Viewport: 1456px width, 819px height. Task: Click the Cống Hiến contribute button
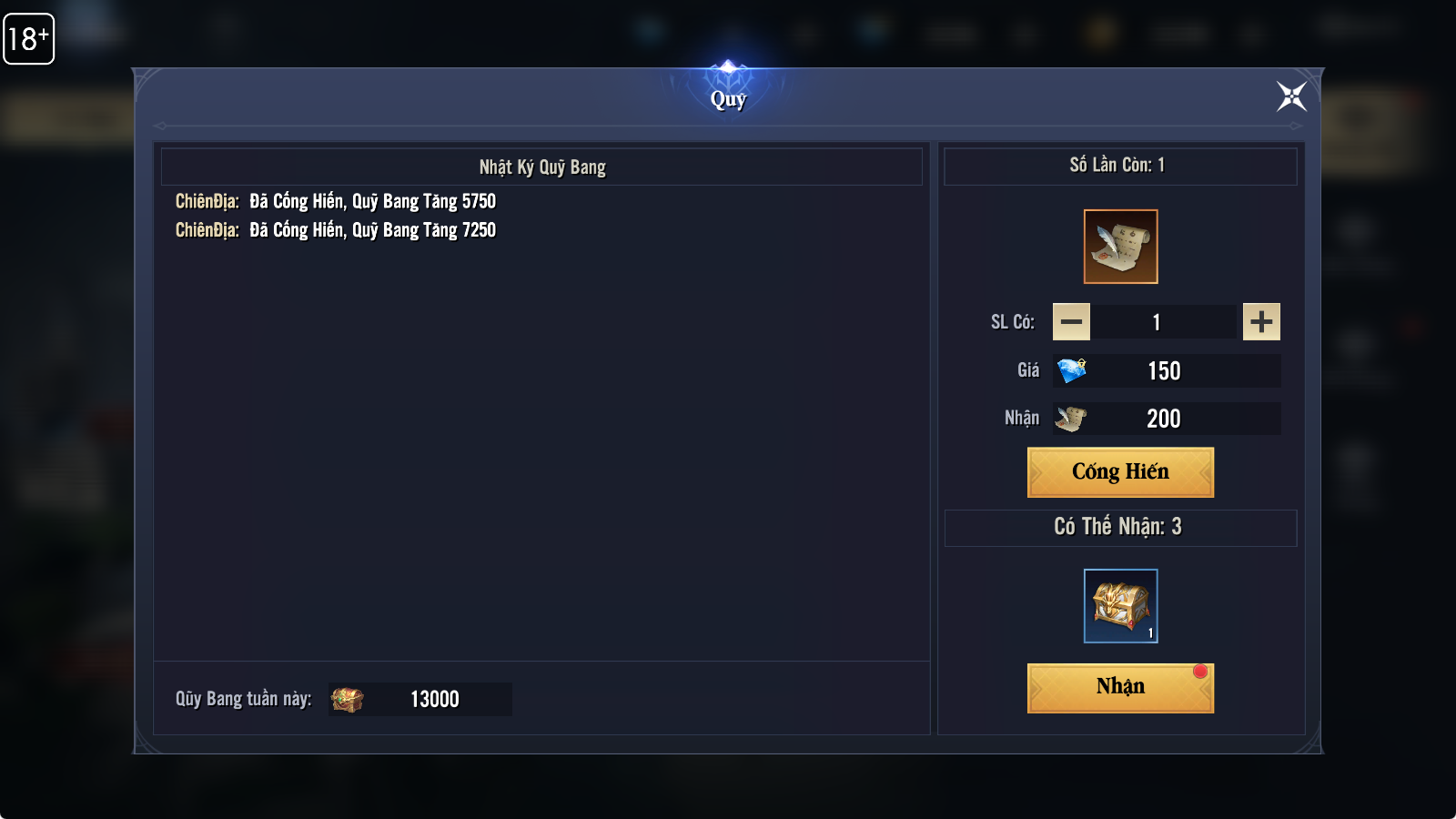point(1120,472)
